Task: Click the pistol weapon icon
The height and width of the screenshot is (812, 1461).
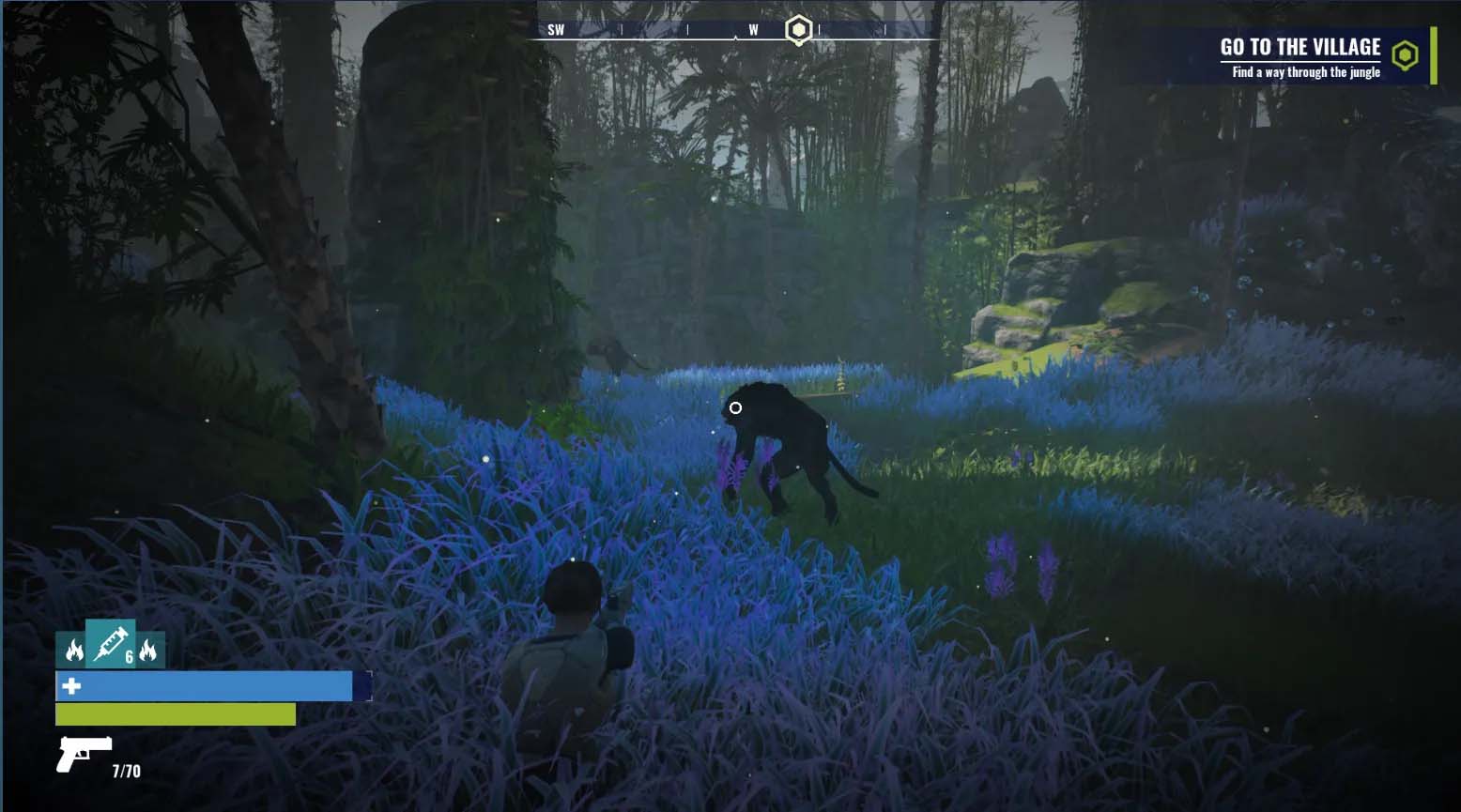Action: click(x=83, y=753)
